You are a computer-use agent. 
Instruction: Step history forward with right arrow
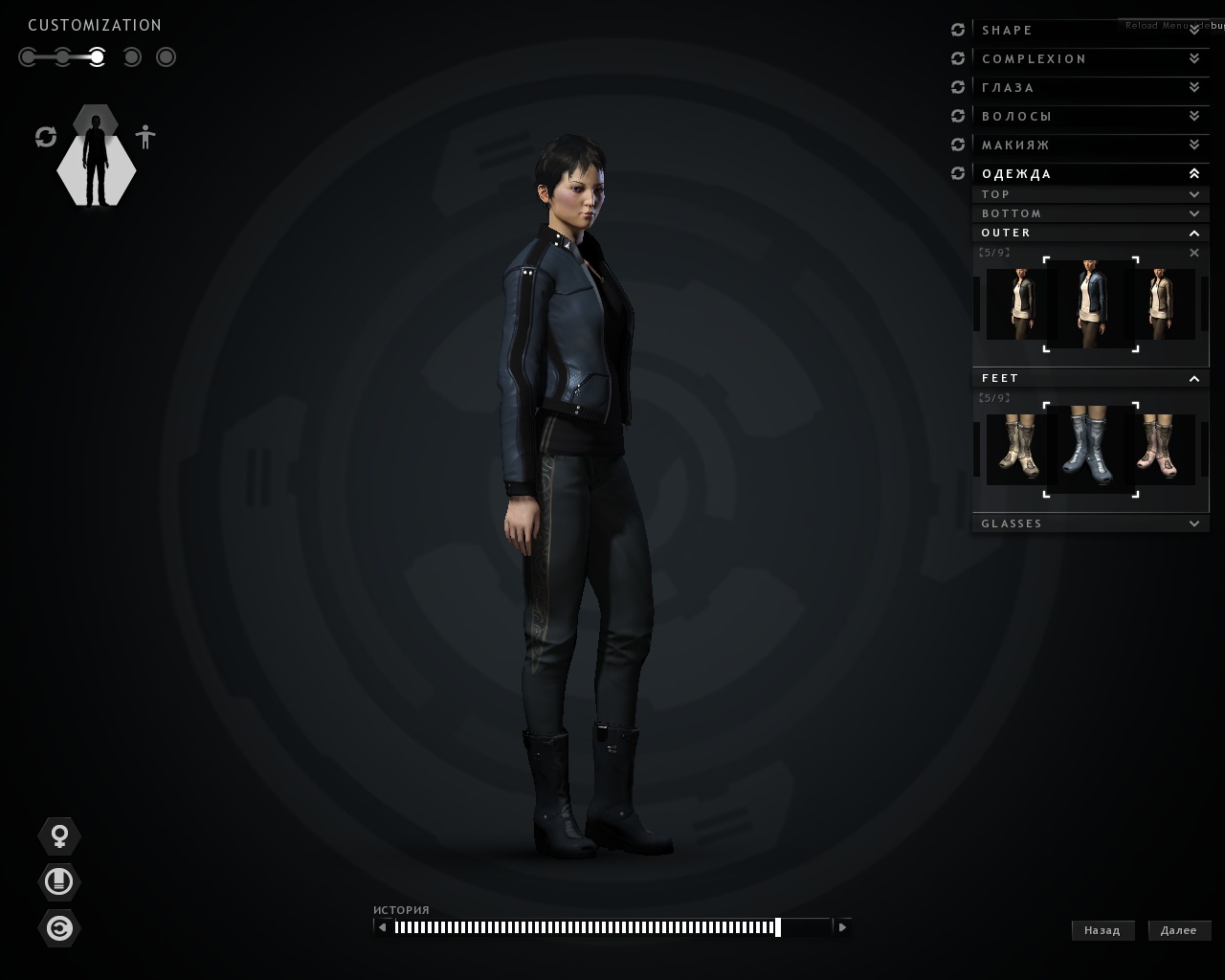tap(842, 926)
